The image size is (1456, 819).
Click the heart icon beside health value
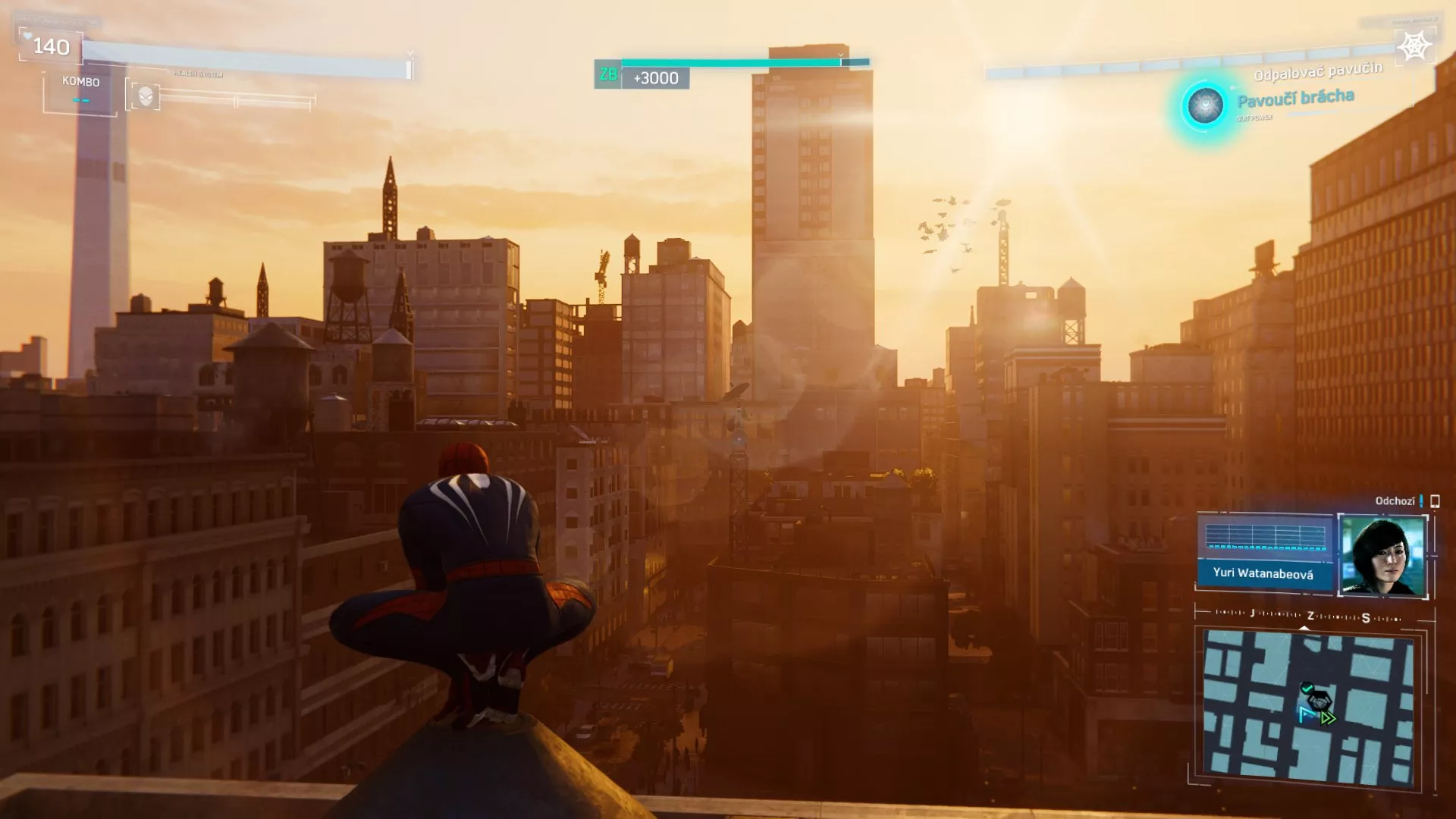[x=27, y=35]
